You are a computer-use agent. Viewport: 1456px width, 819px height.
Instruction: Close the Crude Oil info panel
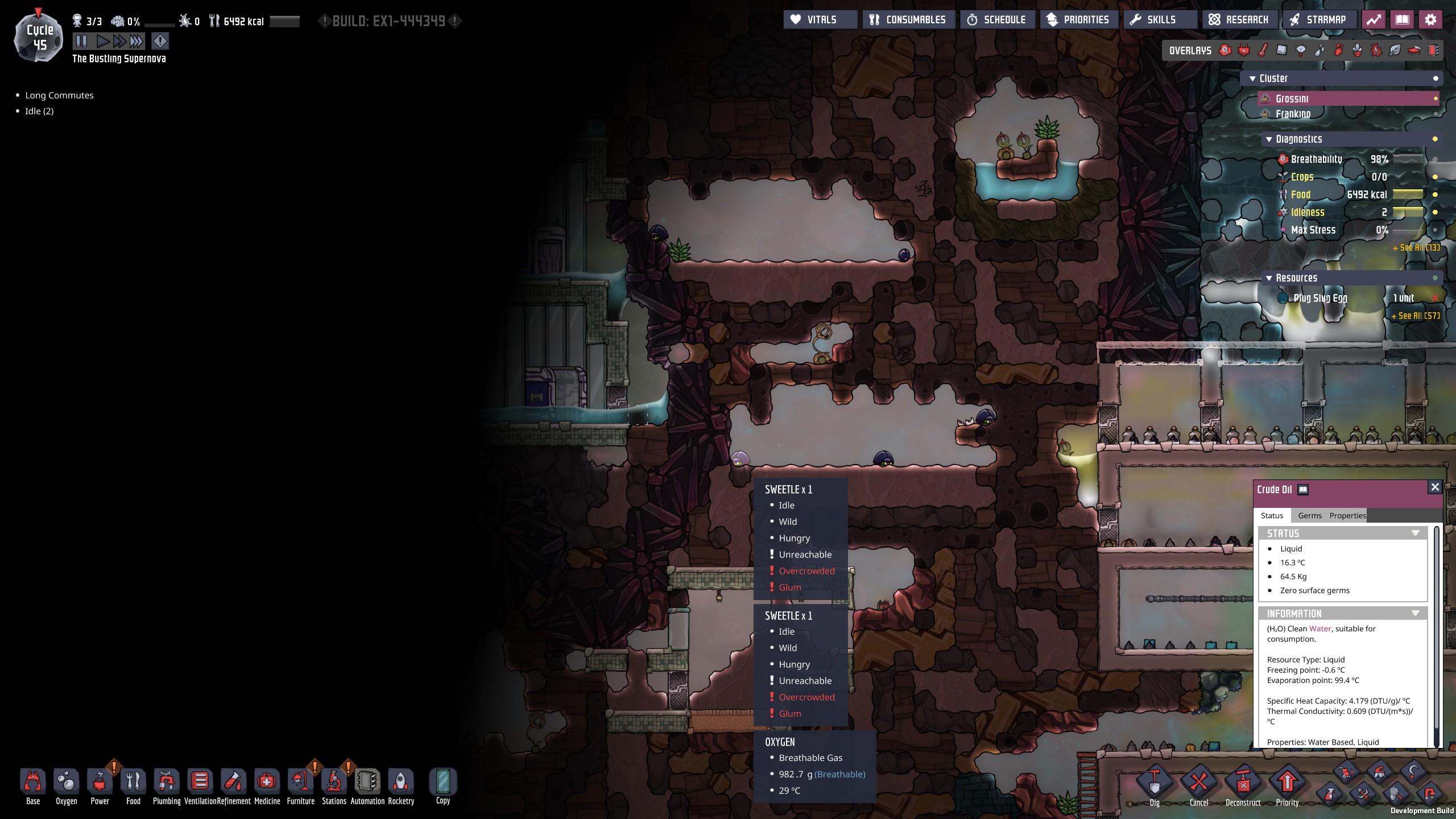pos(1434,487)
